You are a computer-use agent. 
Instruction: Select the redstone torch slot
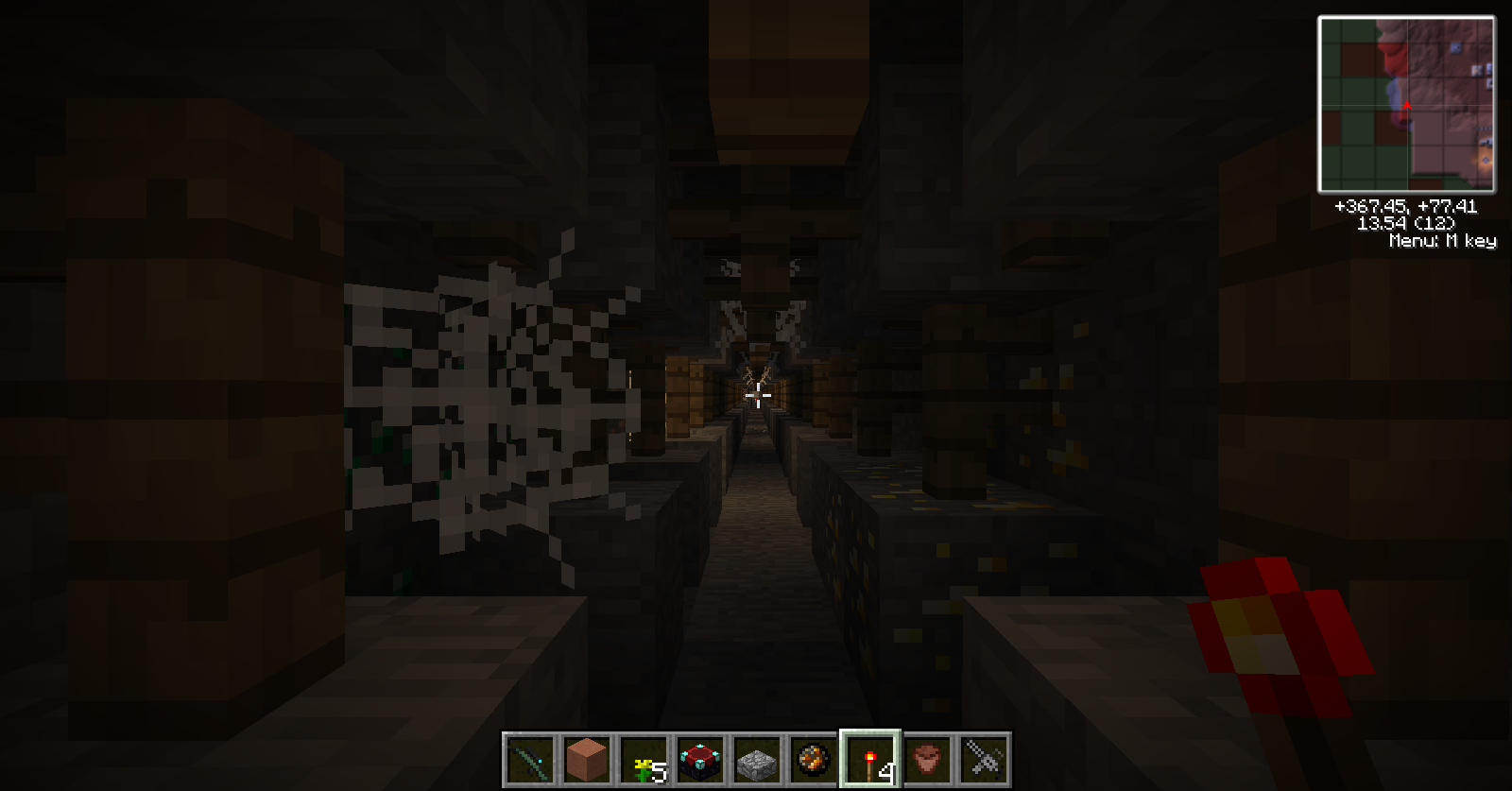[870, 759]
